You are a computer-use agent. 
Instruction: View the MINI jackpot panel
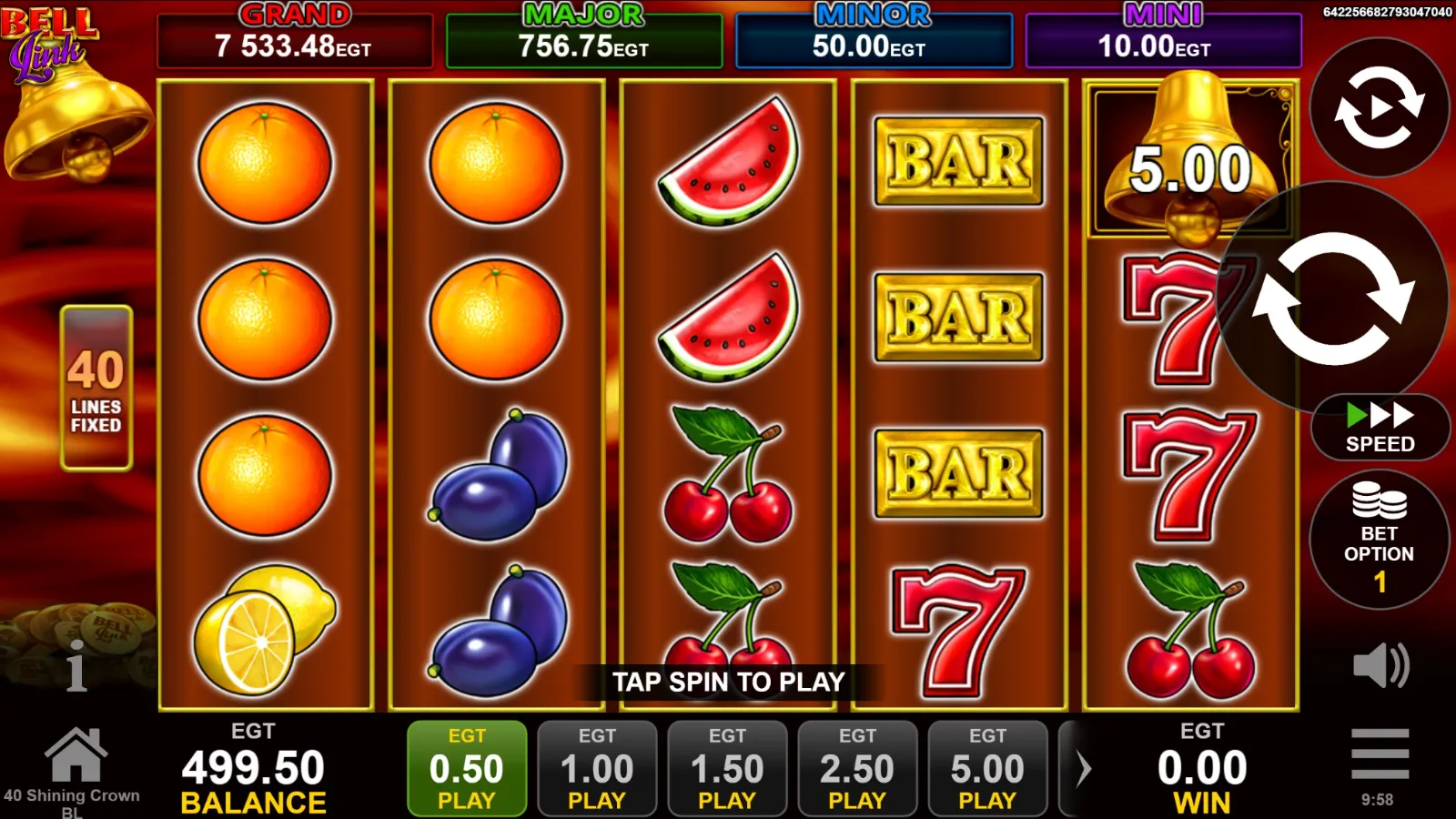(x=1163, y=40)
